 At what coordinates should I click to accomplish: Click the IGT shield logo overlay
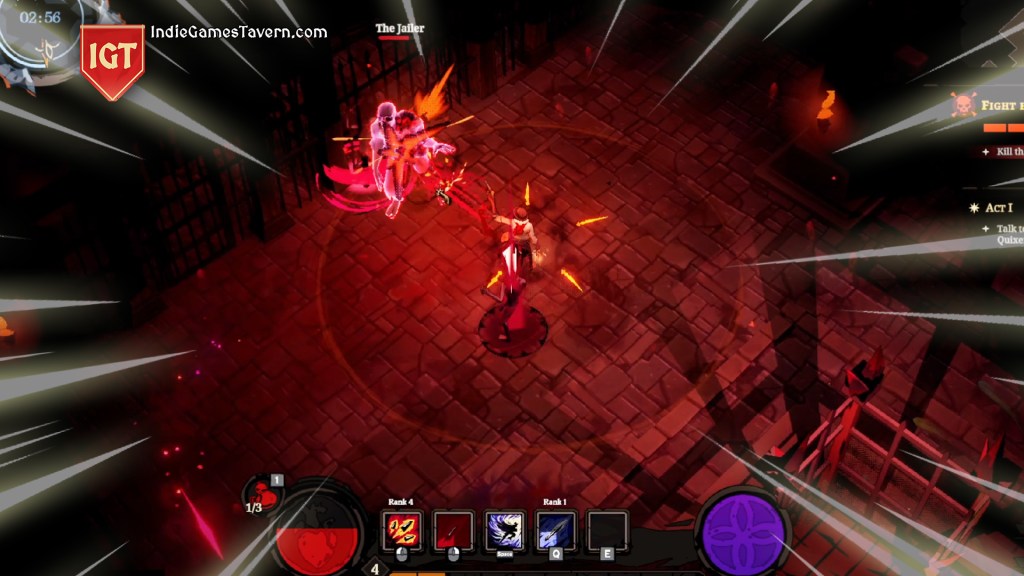pyautogui.click(x=112, y=60)
